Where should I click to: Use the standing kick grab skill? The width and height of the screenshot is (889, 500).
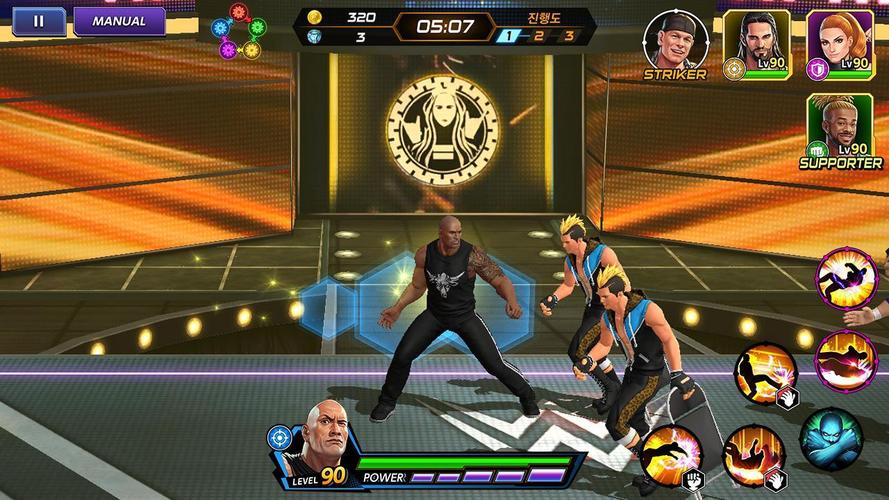pos(764,372)
